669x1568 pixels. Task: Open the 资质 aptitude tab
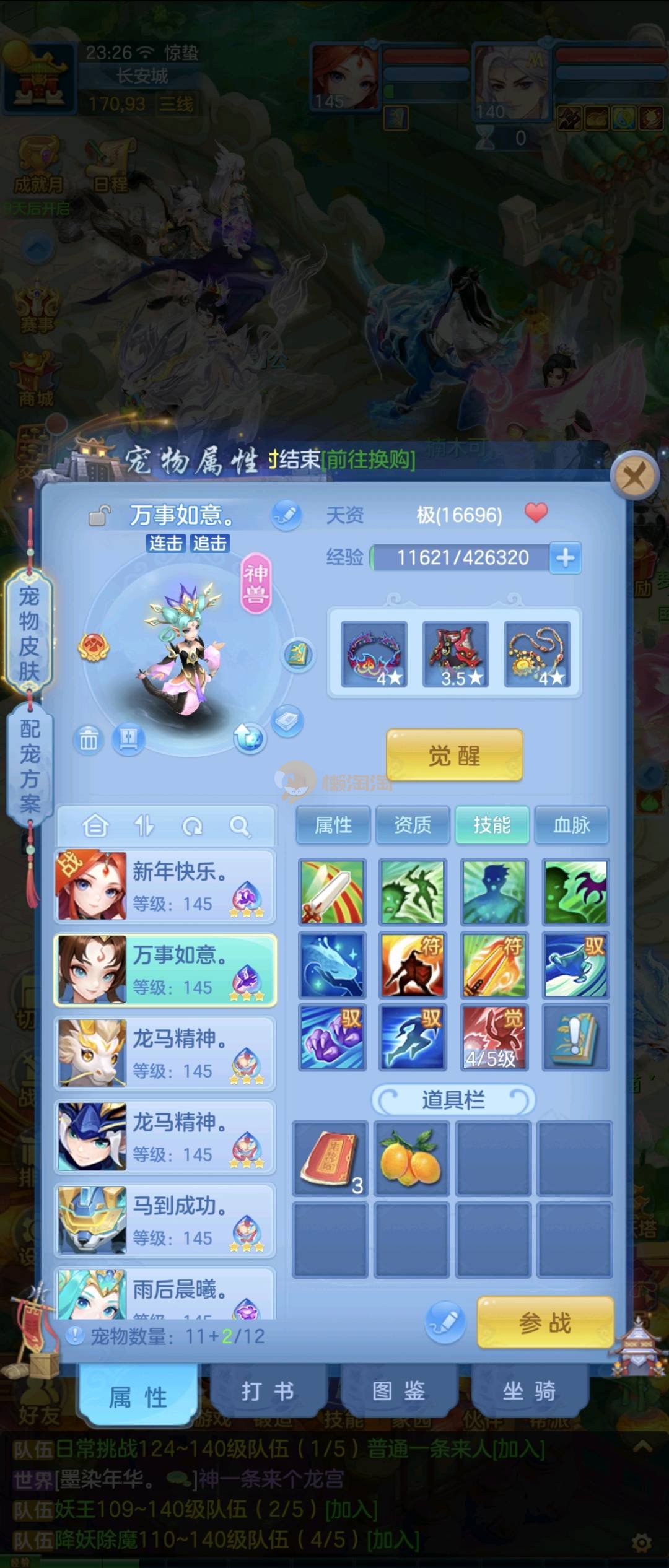pyautogui.click(x=413, y=825)
